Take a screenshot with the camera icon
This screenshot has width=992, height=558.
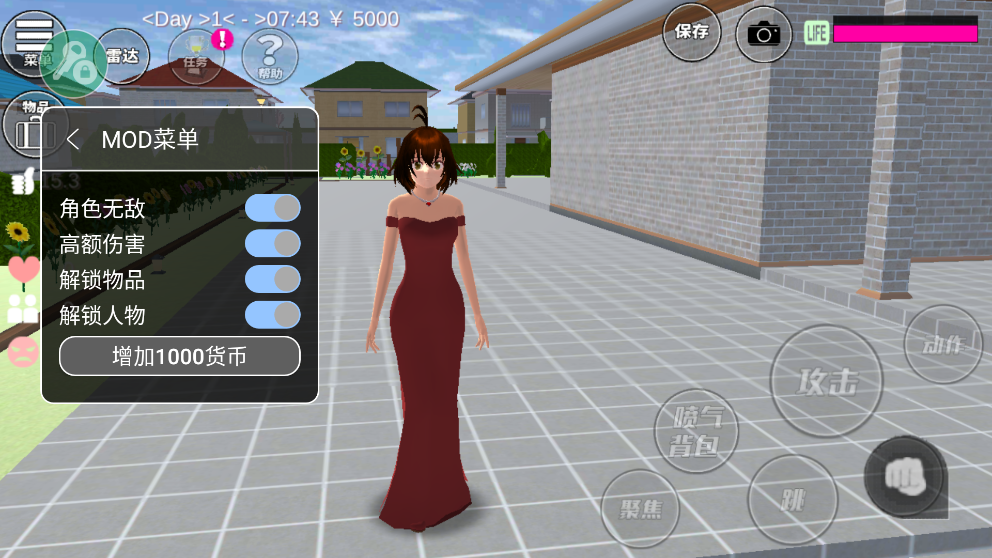click(764, 34)
